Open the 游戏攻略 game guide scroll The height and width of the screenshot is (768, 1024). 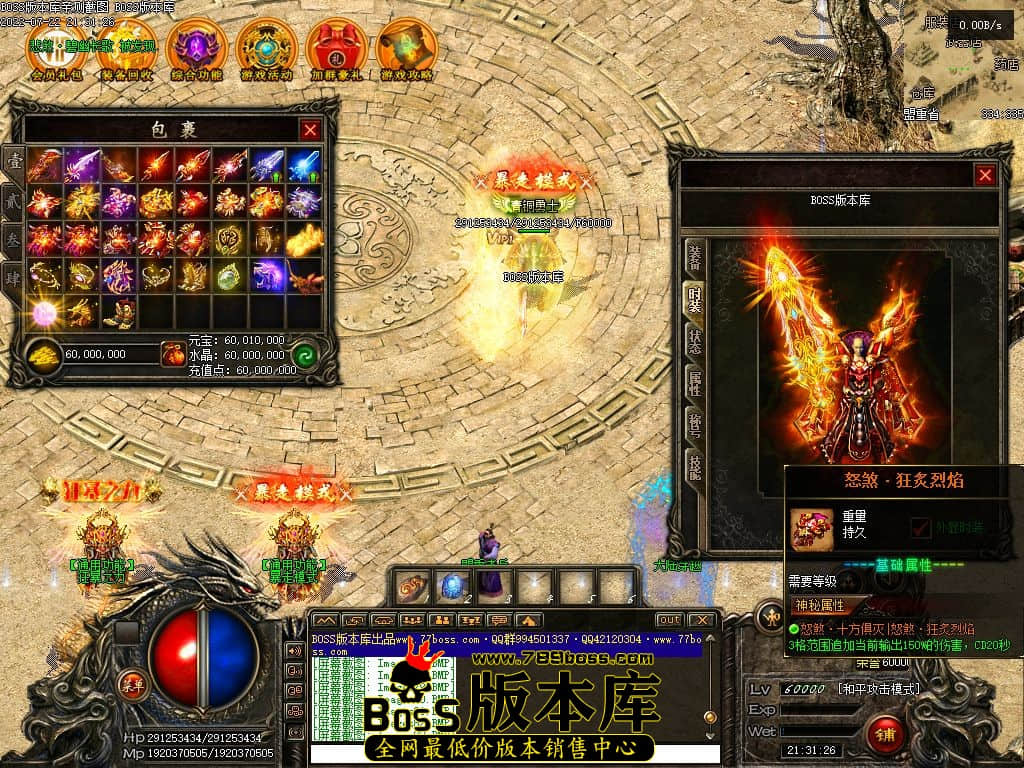click(x=406, y=48)
